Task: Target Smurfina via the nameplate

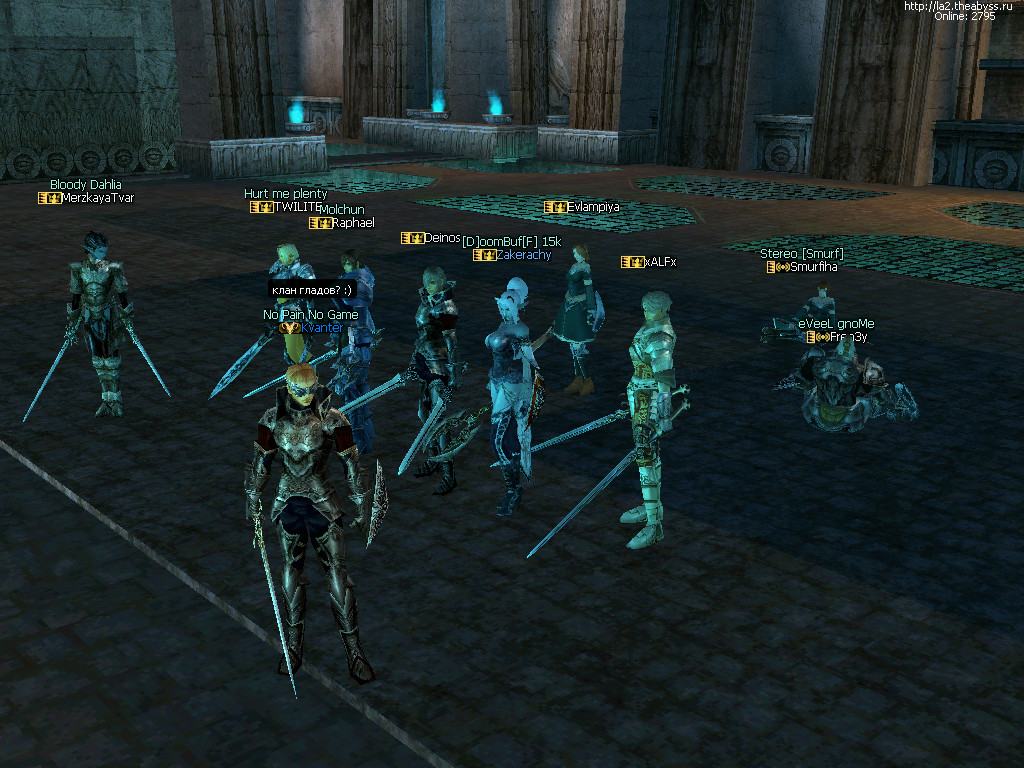Action: (x=813, y=267)
